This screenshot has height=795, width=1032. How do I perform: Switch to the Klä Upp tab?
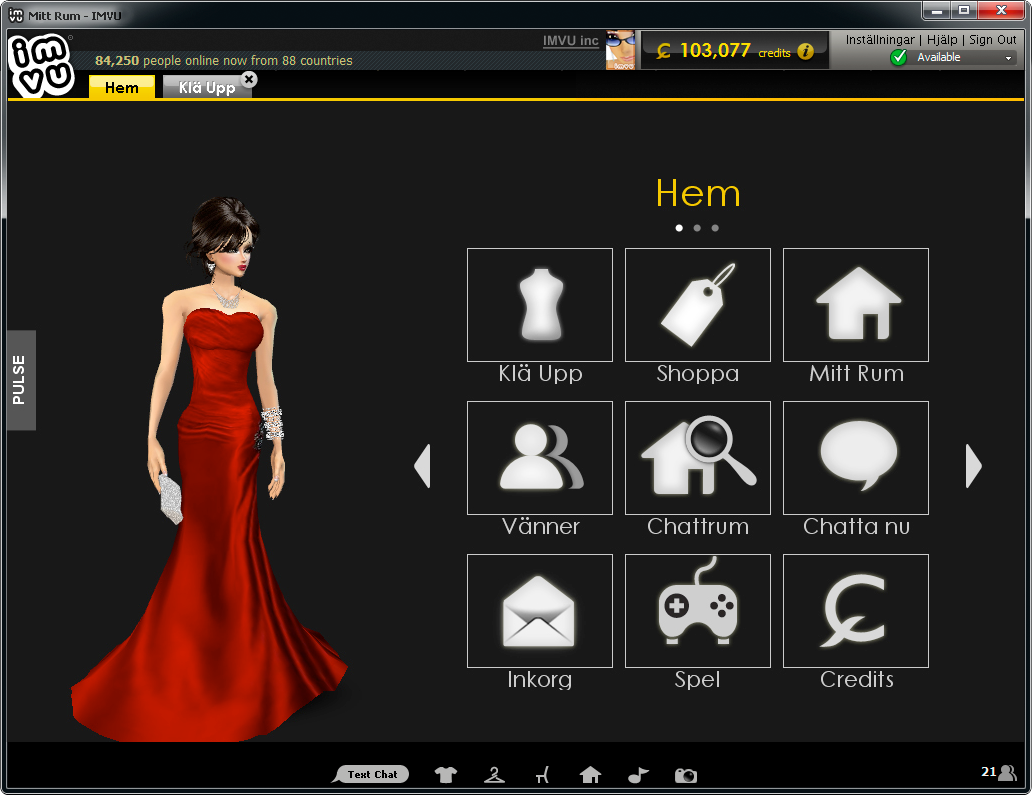(x=205, y=88)
